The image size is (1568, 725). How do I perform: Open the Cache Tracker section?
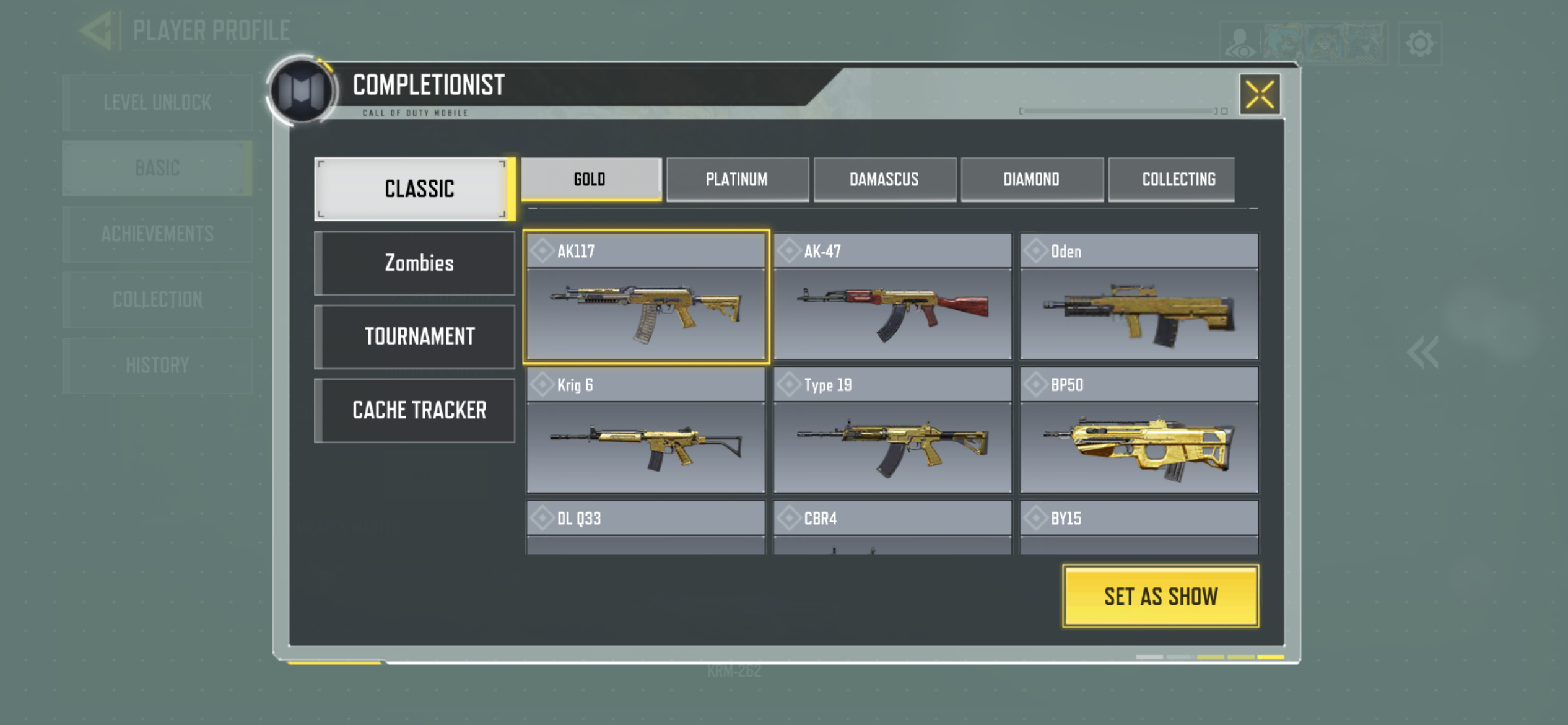pyautogui.click(x=416, y=410)
